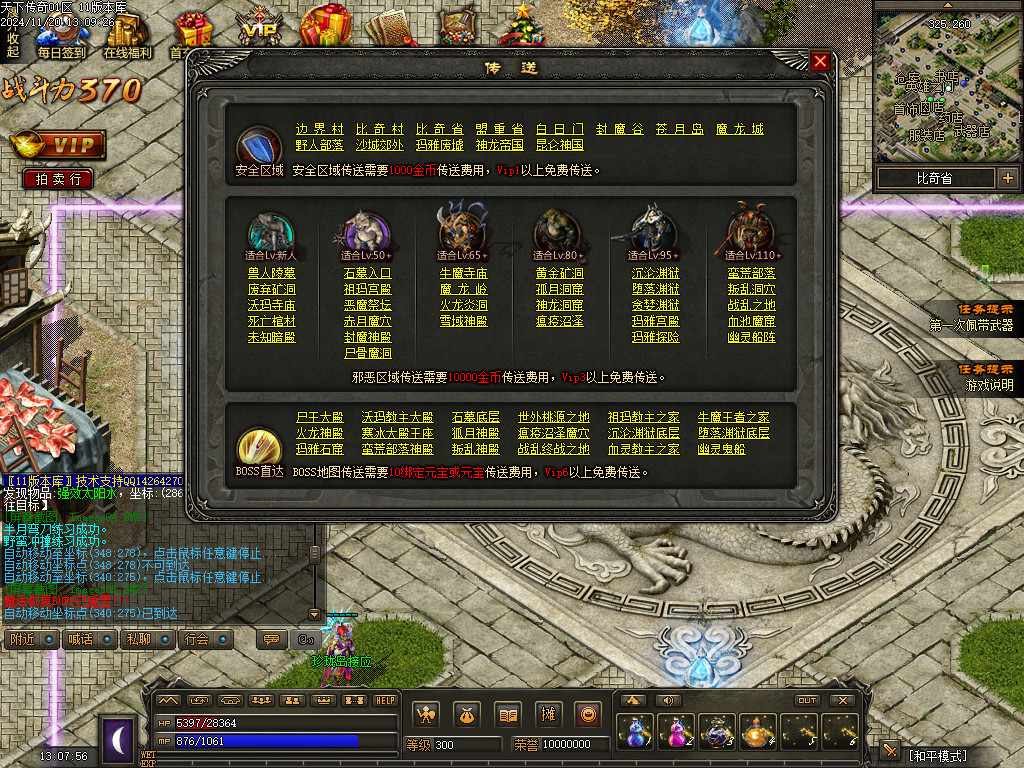Open the 摊 stall button
1024x768 pixels.
(x=548, y=714)
